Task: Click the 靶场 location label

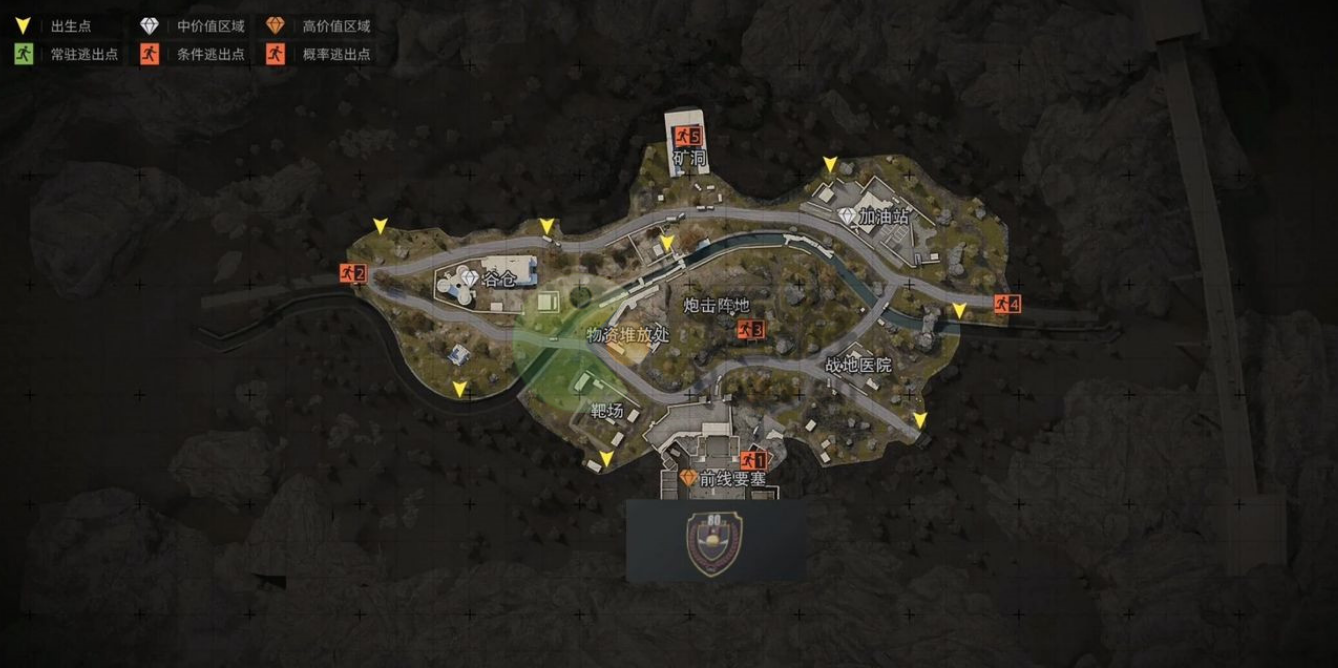Action: pos(607,410)
